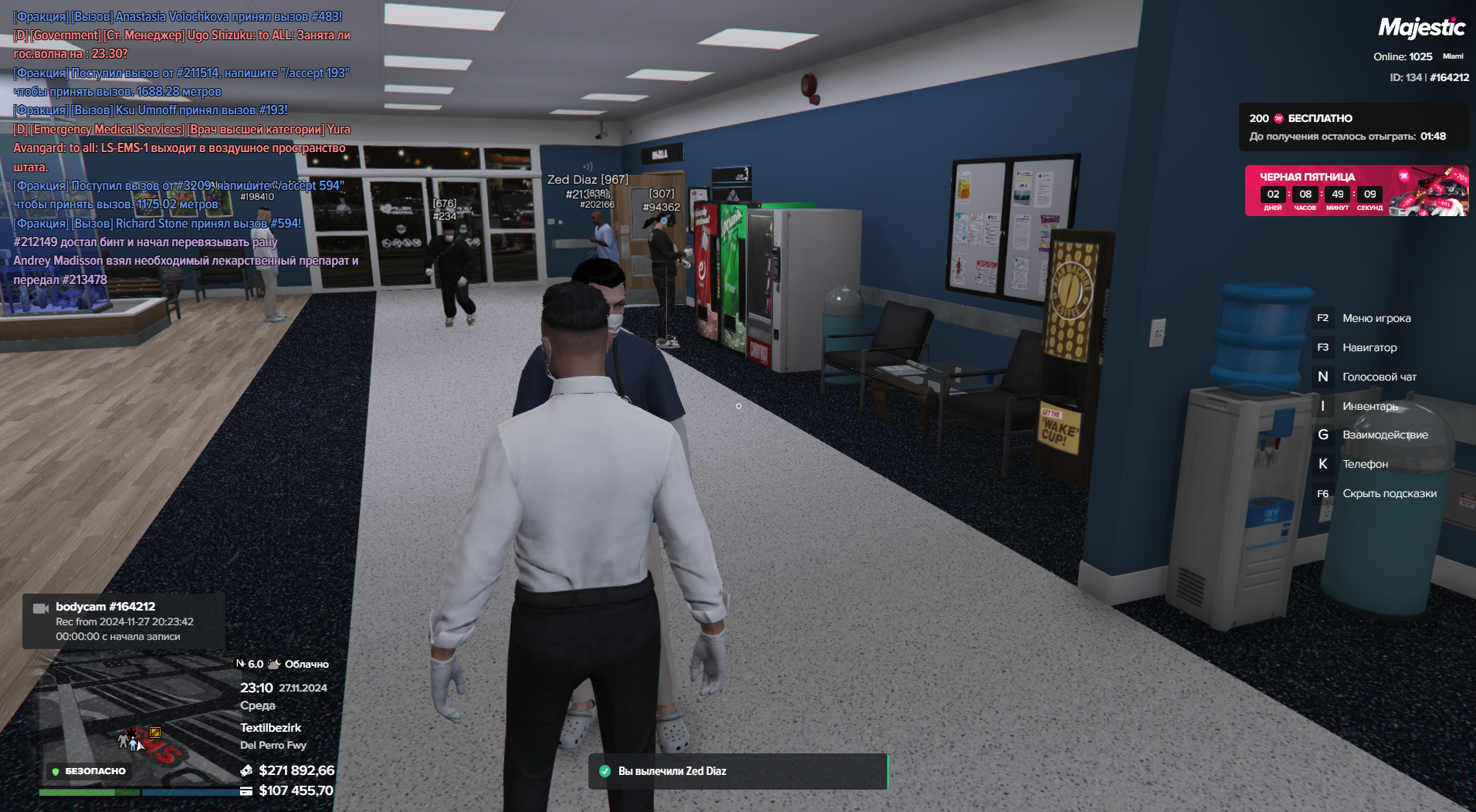Dismiss the Zed Diaz healed notification
The image size is (1476, 812).
point(737,771)
